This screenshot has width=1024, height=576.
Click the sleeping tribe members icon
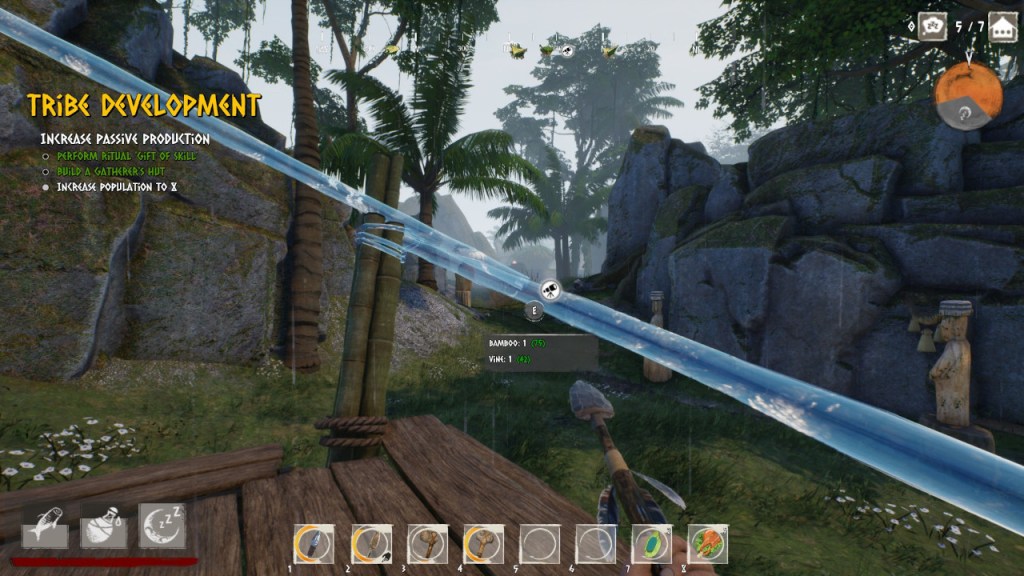[x=932, y=27]
